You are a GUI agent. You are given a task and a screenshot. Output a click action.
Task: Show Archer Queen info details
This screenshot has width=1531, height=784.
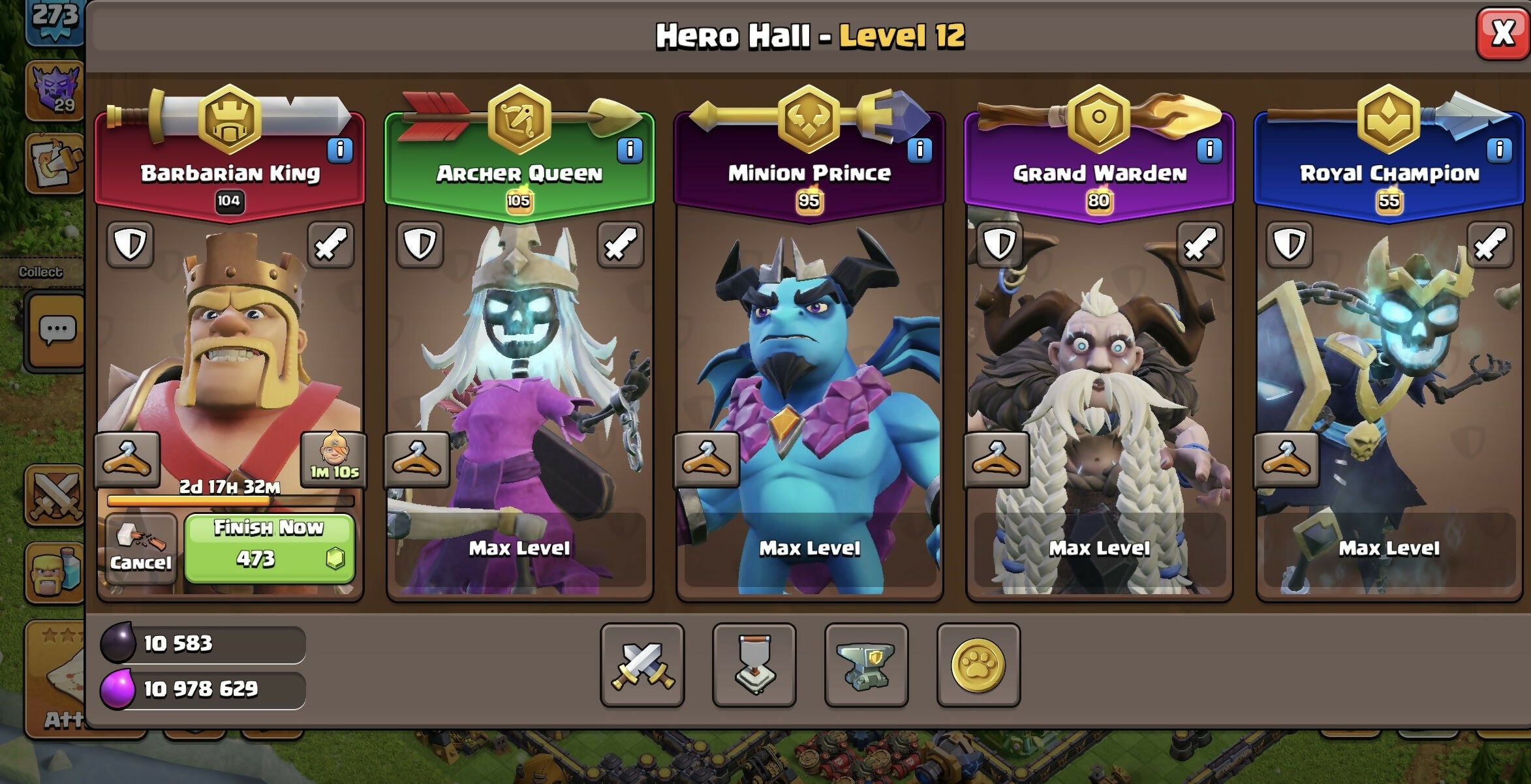click(630, 150)
